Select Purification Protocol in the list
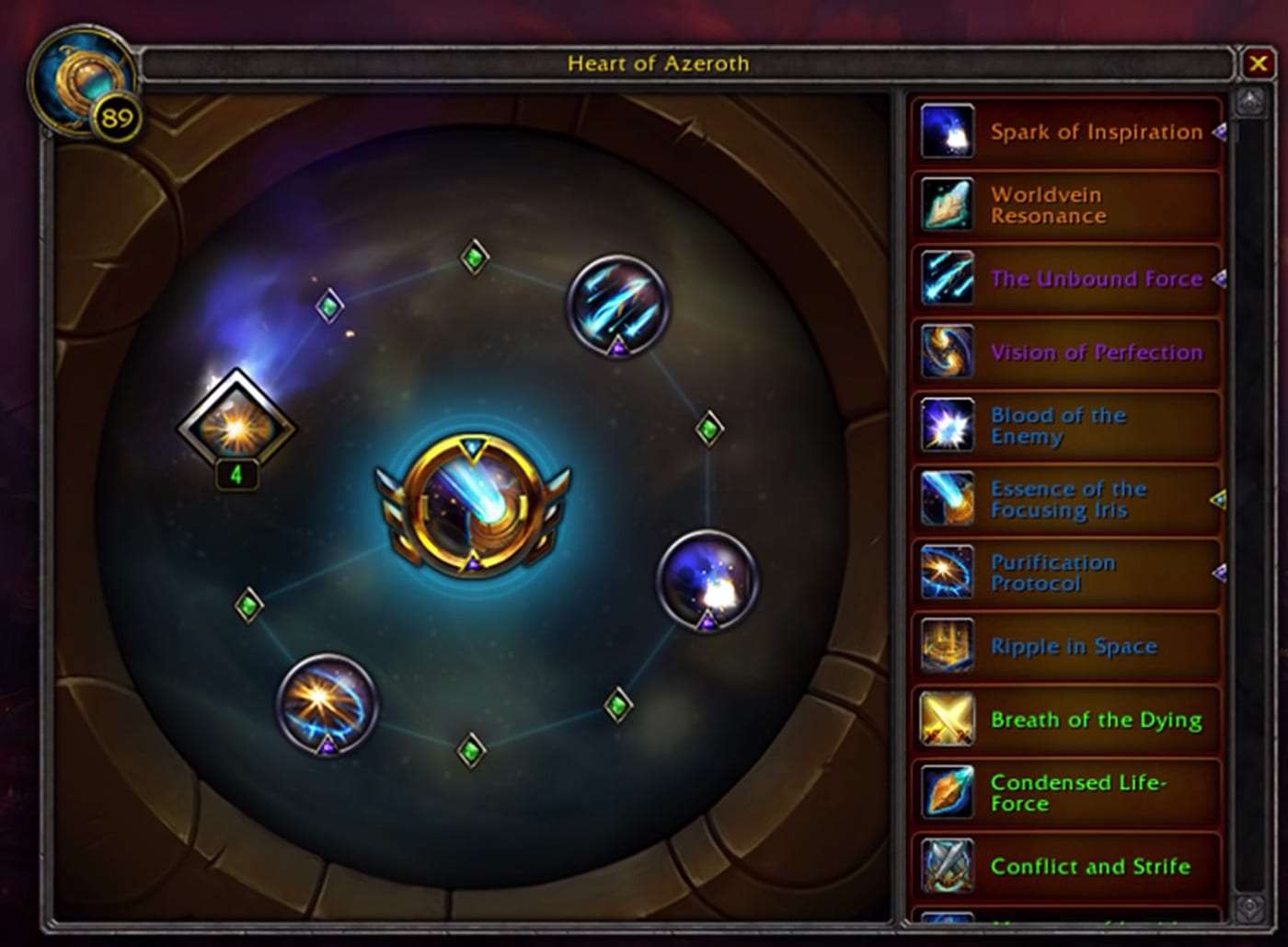The width and height of the screenshot is (1288, 947). click(1065, 573)
